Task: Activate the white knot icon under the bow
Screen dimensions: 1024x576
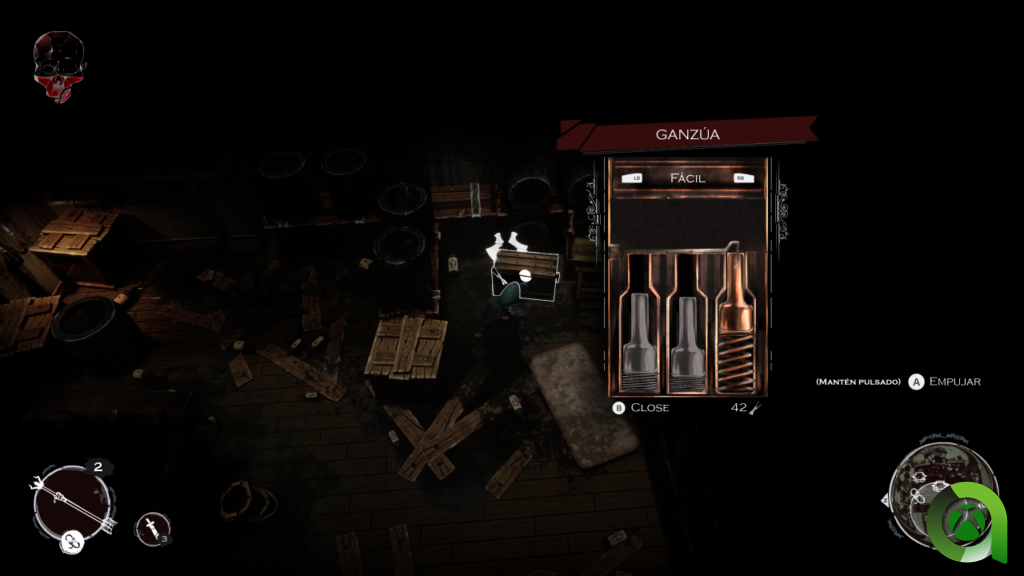Action: [x=72, y=542]
